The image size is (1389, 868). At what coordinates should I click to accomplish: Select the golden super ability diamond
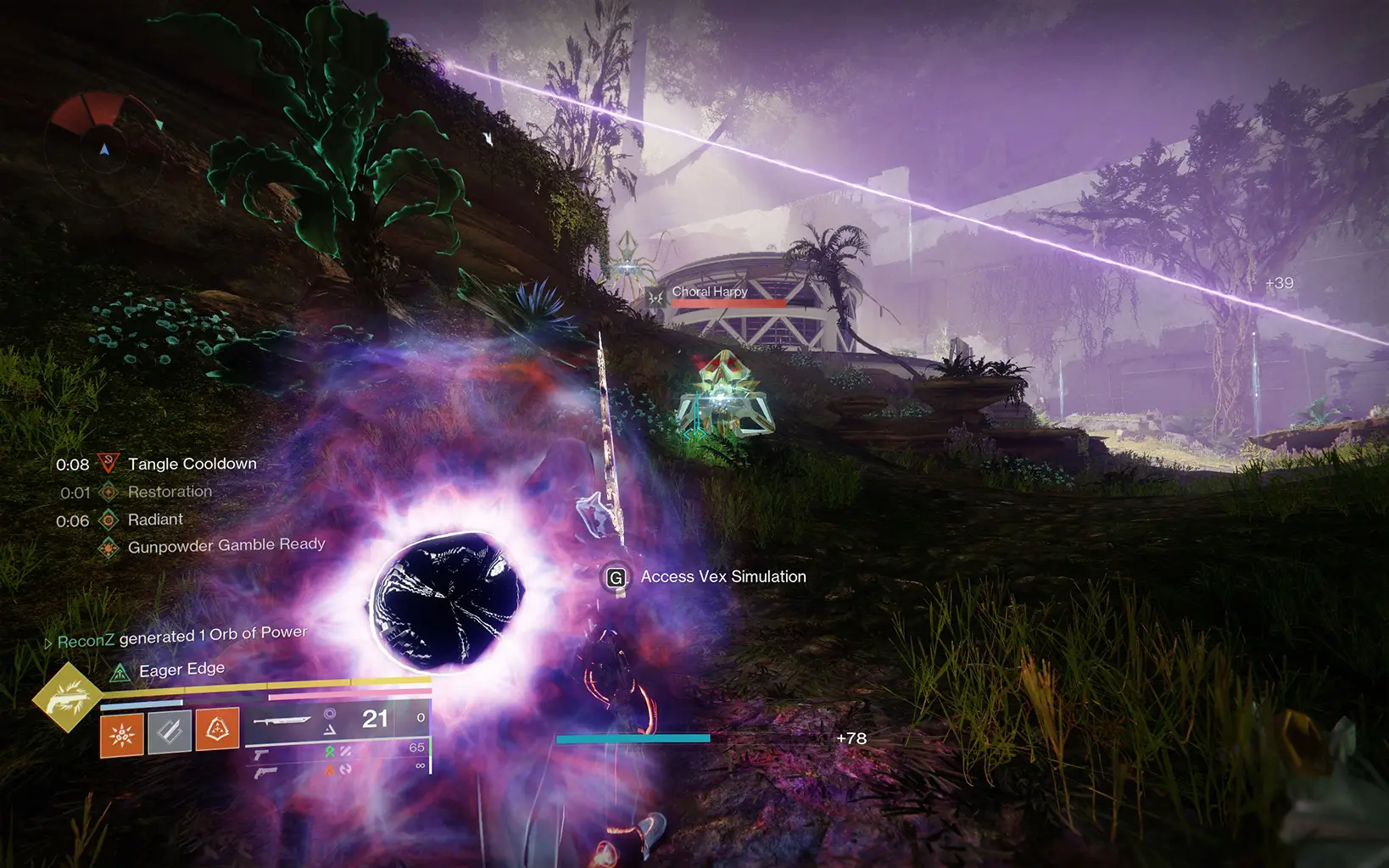point(67,698)
